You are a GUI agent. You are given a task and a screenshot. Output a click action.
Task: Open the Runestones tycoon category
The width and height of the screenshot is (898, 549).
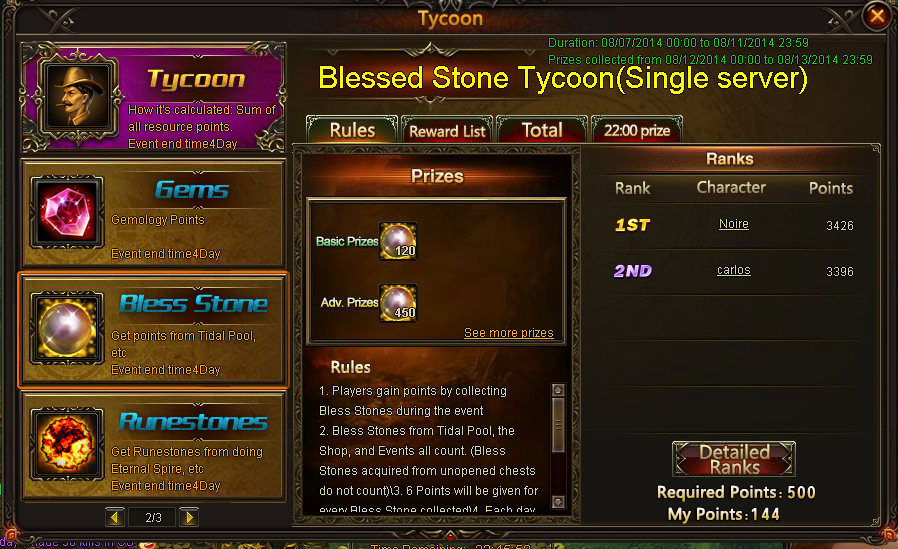coord(153,445)
